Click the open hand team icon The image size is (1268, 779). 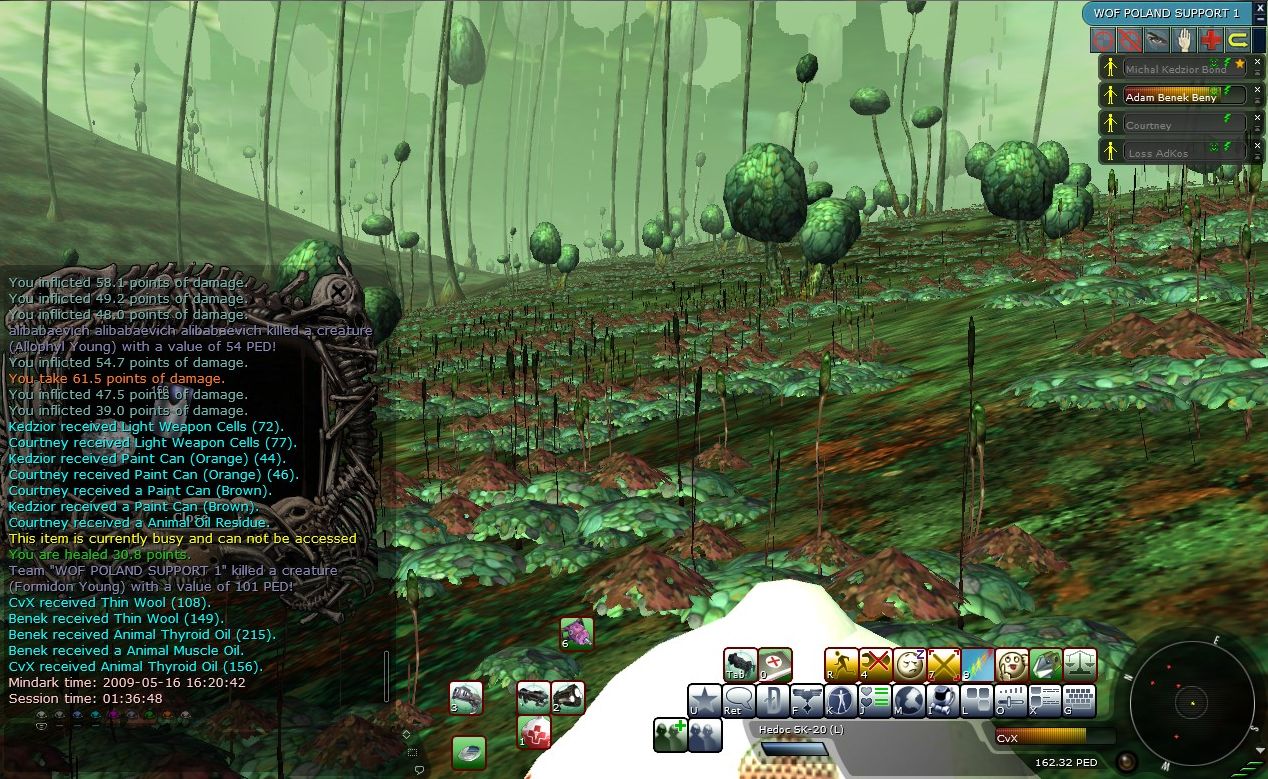coord(1184,40)
